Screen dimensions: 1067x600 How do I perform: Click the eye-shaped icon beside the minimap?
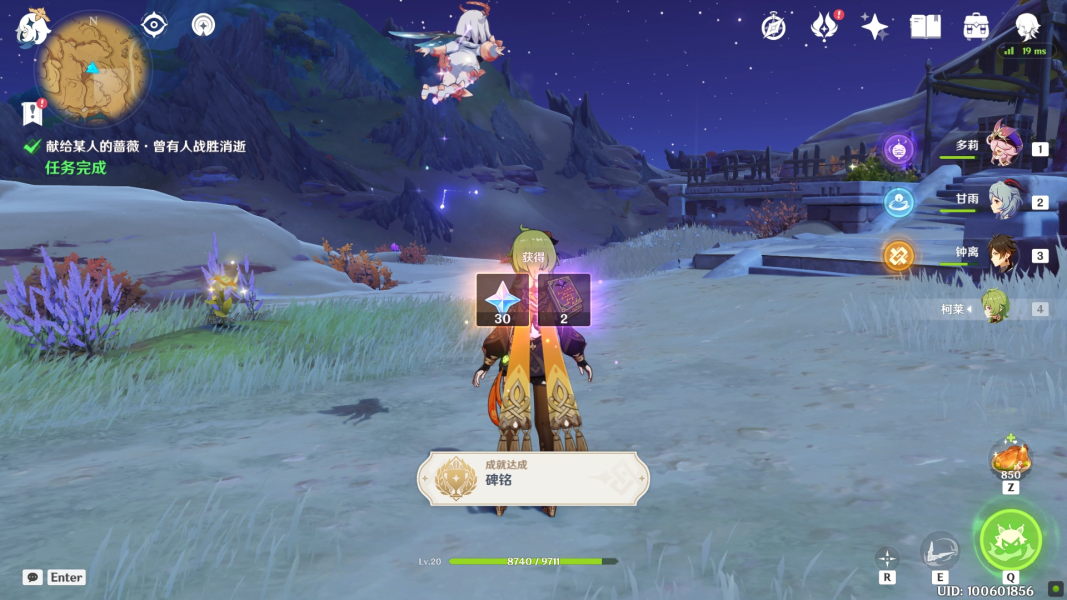coord(154,25)
